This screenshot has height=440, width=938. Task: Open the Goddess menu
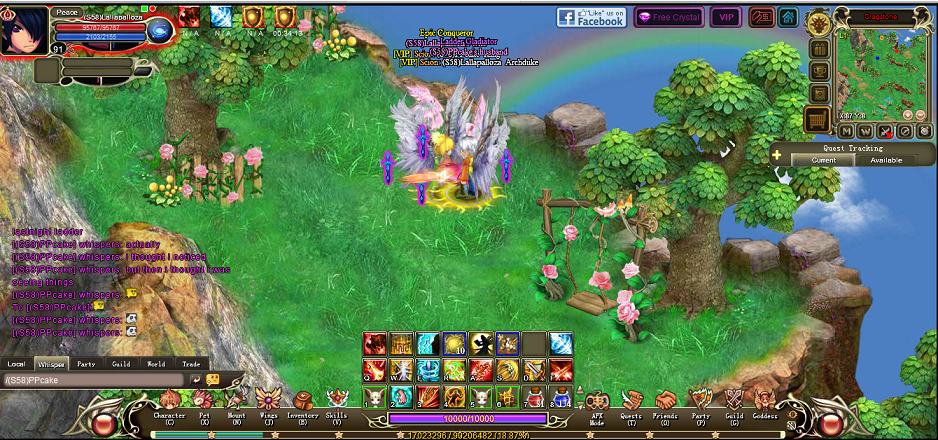[x=764, y=403]
